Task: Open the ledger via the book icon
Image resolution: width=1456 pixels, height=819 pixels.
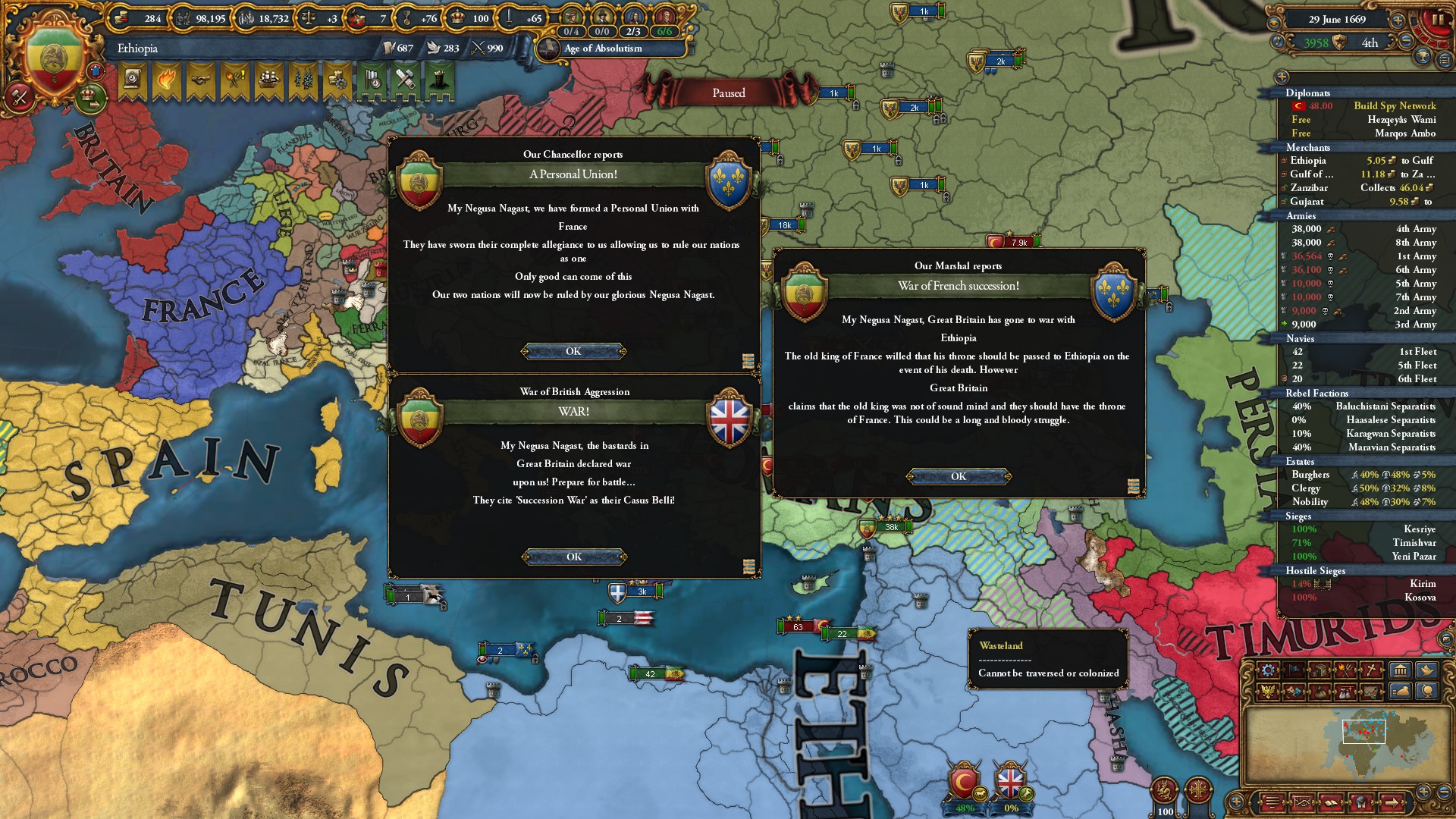Action: click(x=1331, y=805)
